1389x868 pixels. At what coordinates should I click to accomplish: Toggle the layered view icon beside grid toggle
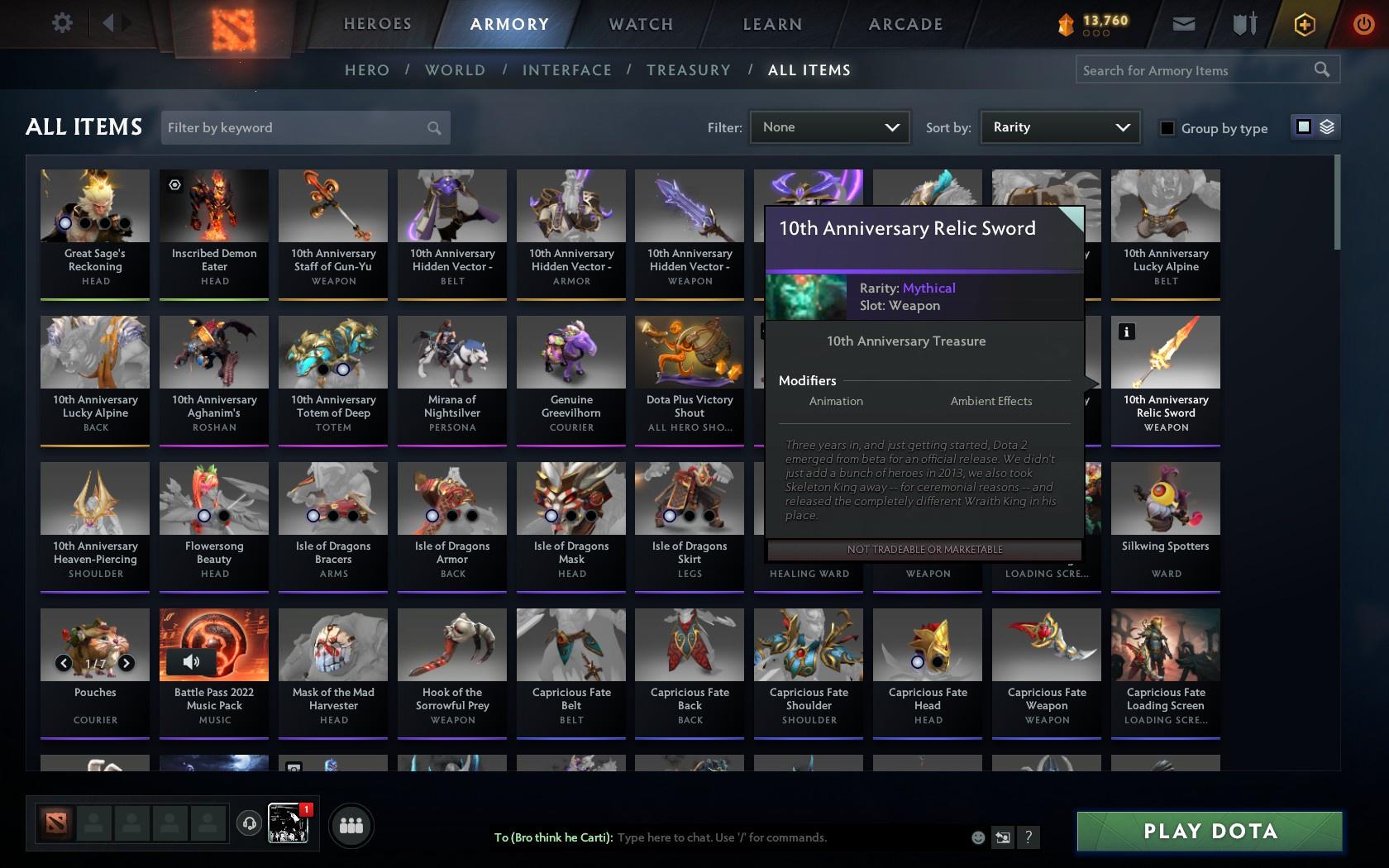click(1326, 126)
